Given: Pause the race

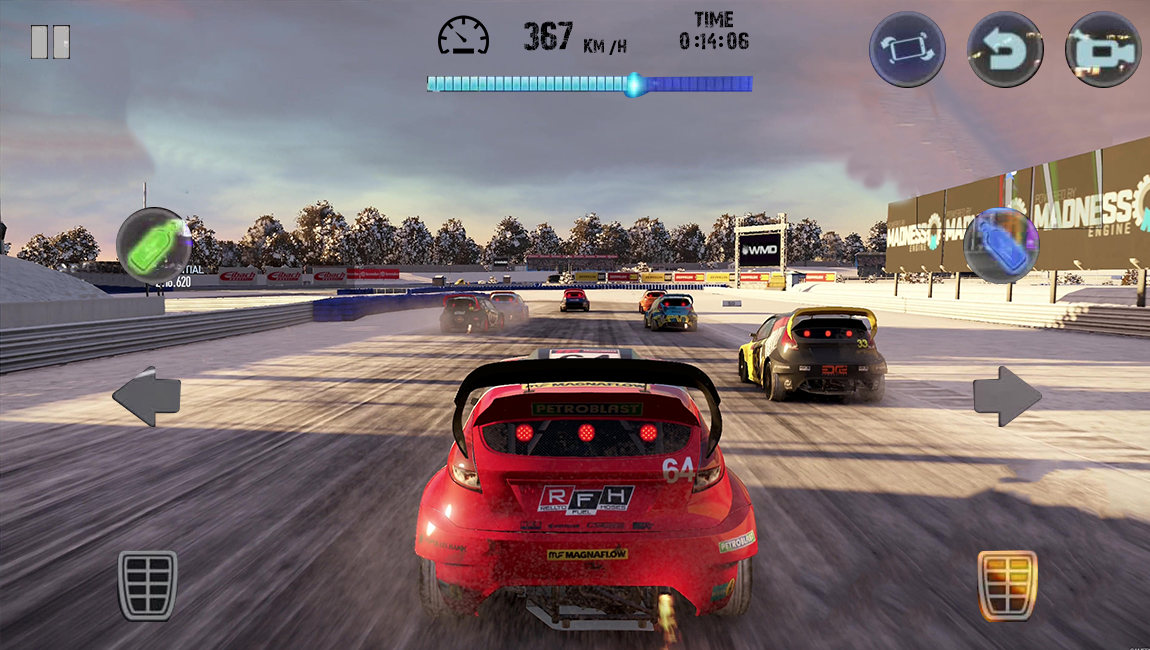Looking at the screenshot, I should click(x=50, y=42).
